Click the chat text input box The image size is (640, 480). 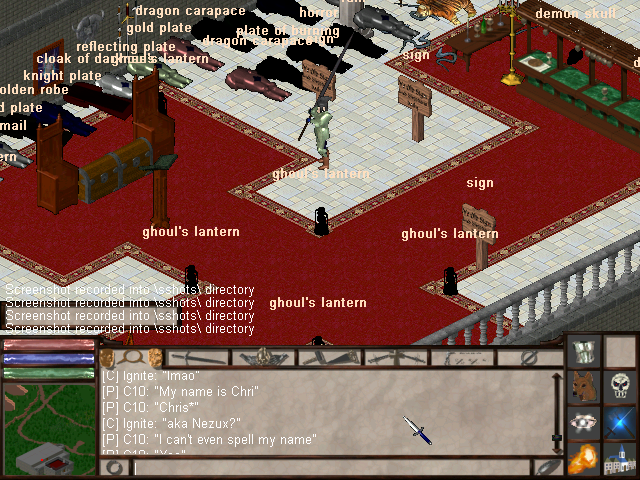click(x=330, y=467)
